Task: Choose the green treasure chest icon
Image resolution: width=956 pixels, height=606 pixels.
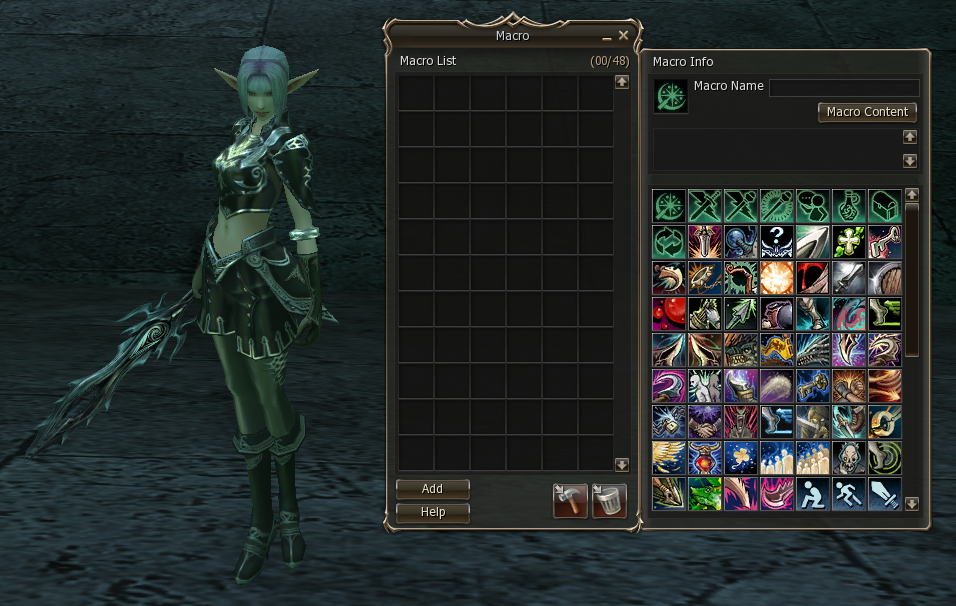Action: pos(884,205)
